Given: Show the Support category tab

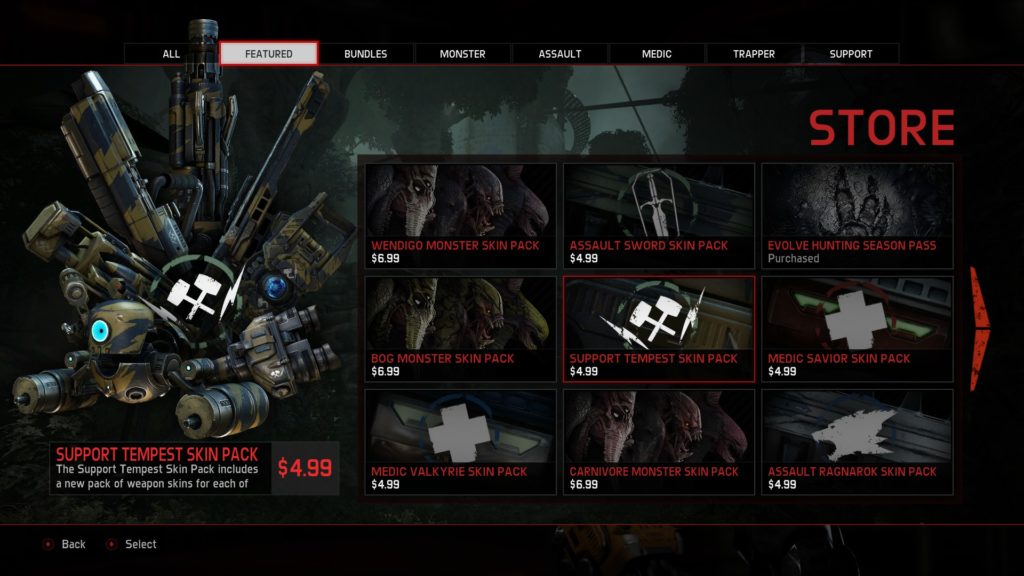Looking at the screenshot, I should tap(851, 54).
